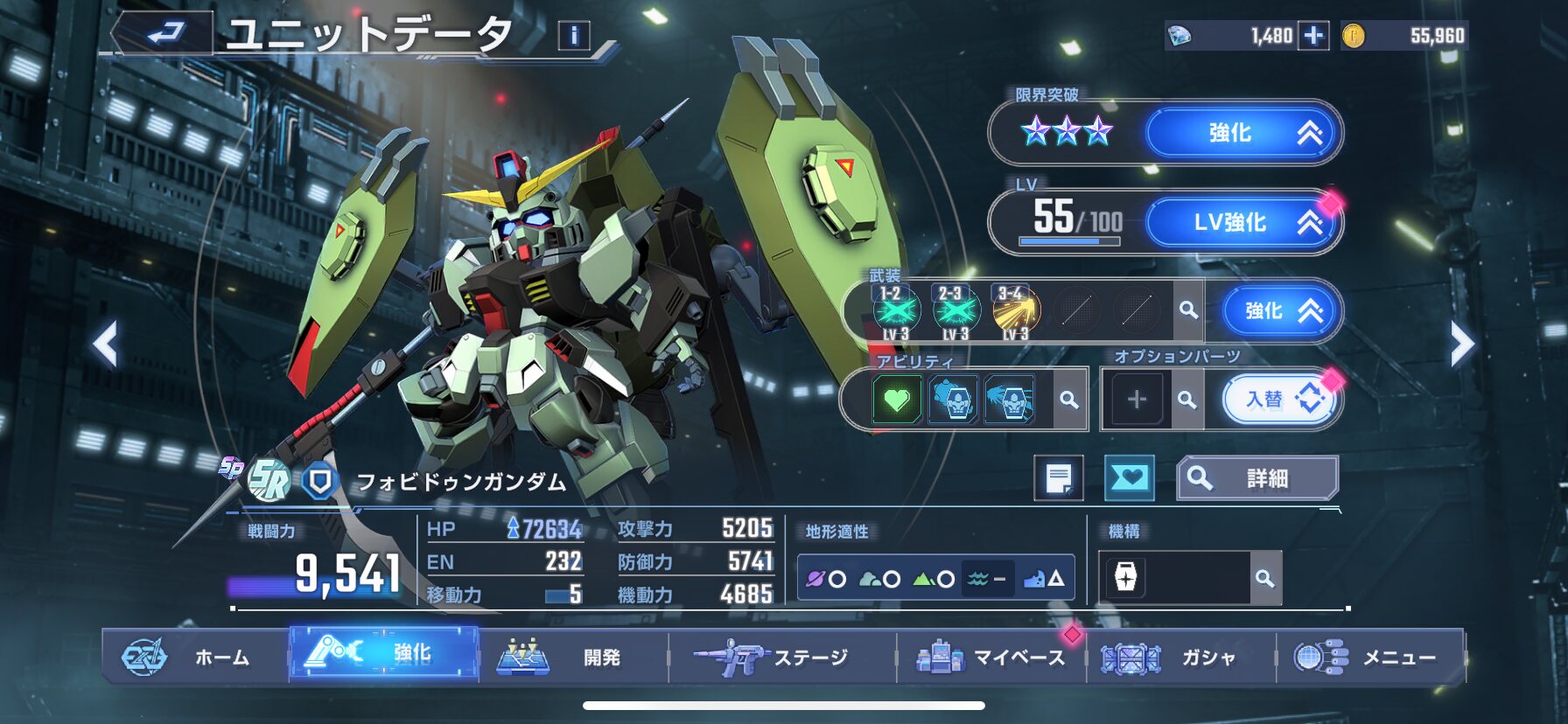The image size is (1568, 724).
Task: Open the info icon beside ユニットデータ
Action: pos(574,36)
